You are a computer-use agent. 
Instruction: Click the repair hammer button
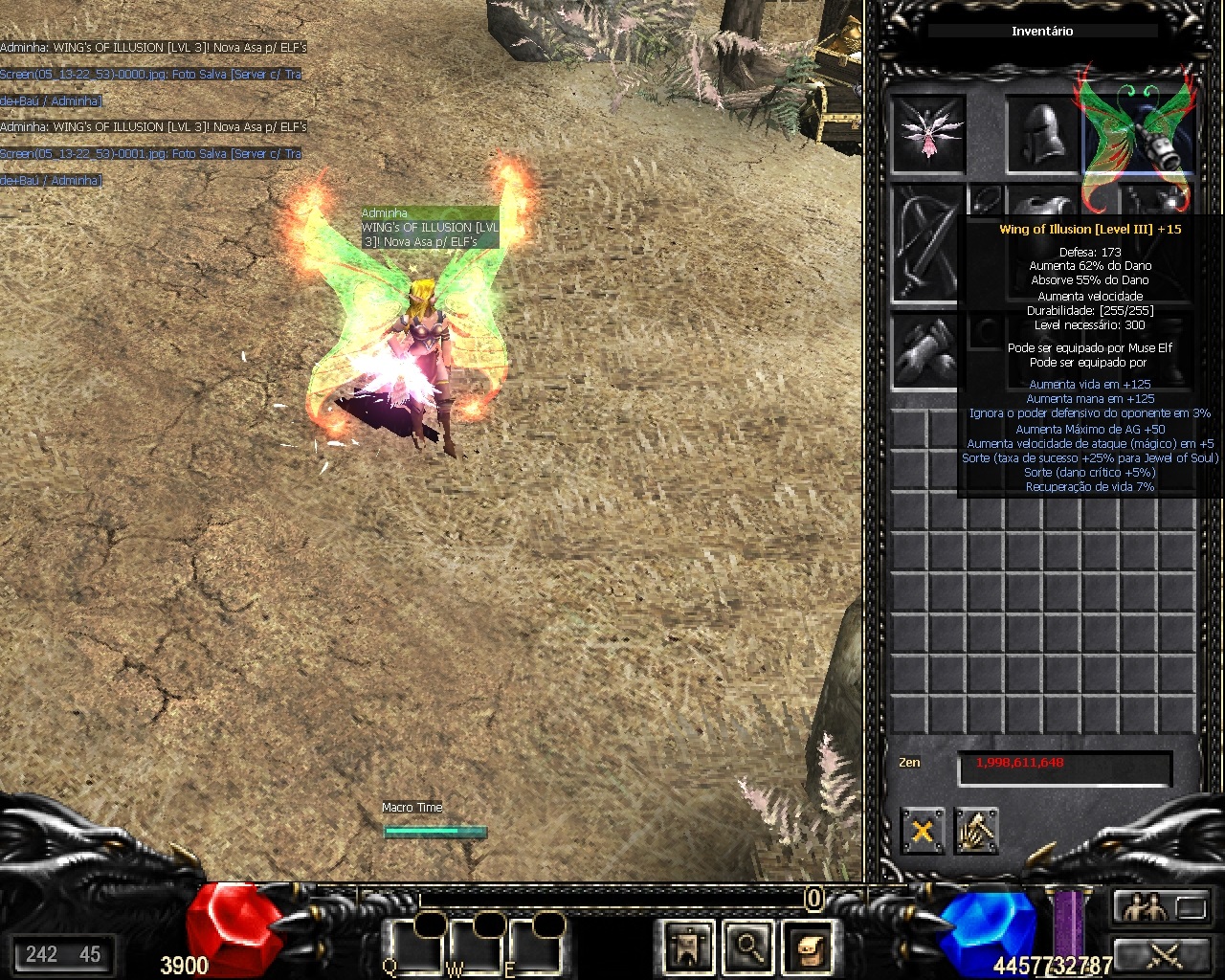pyautogui.click(x=975, y=830)
